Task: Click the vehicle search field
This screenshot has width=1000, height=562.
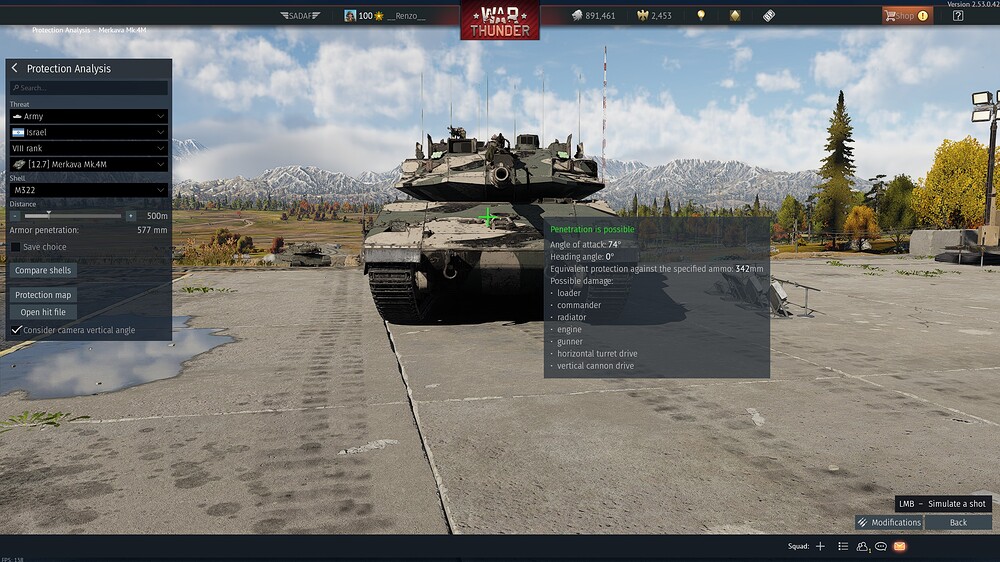Action: coord(88,88)
